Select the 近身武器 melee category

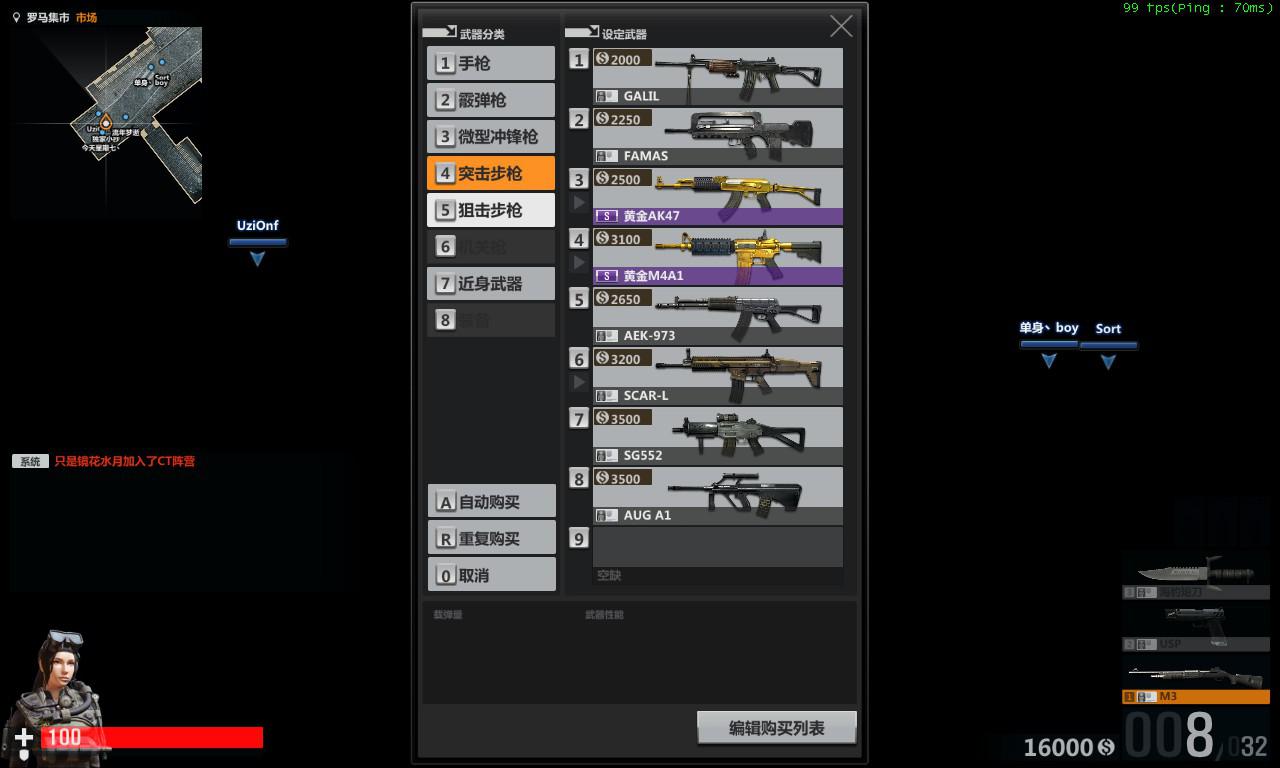point(491,284)
